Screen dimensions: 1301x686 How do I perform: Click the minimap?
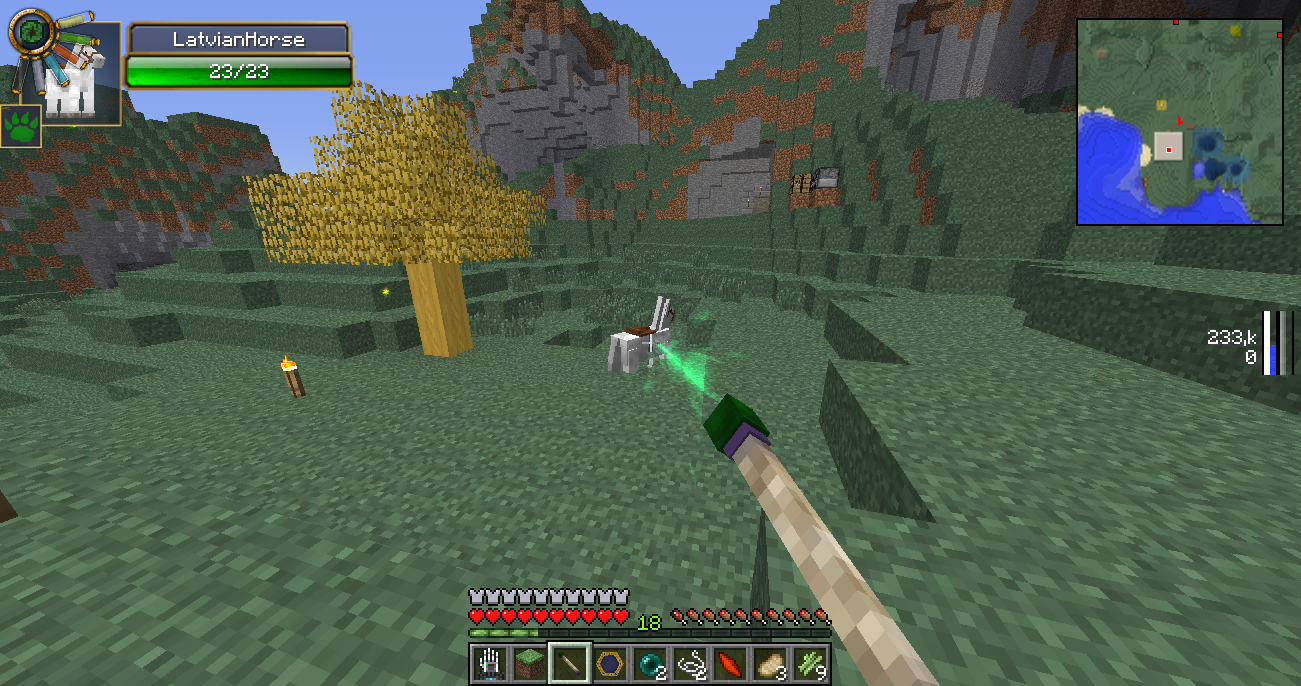click(1180, 121)
